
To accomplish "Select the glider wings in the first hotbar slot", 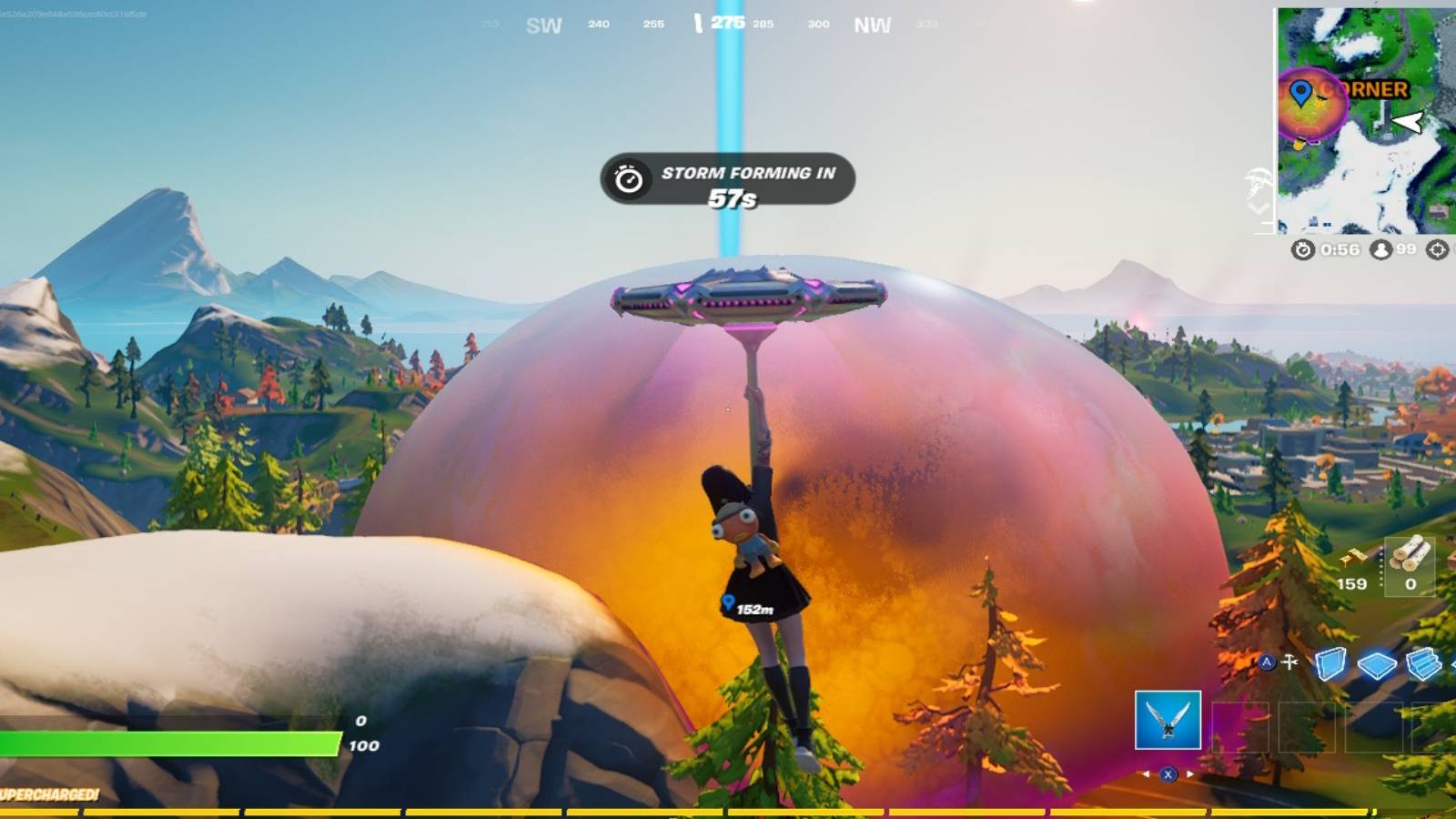I will (x=1168, y=718).
